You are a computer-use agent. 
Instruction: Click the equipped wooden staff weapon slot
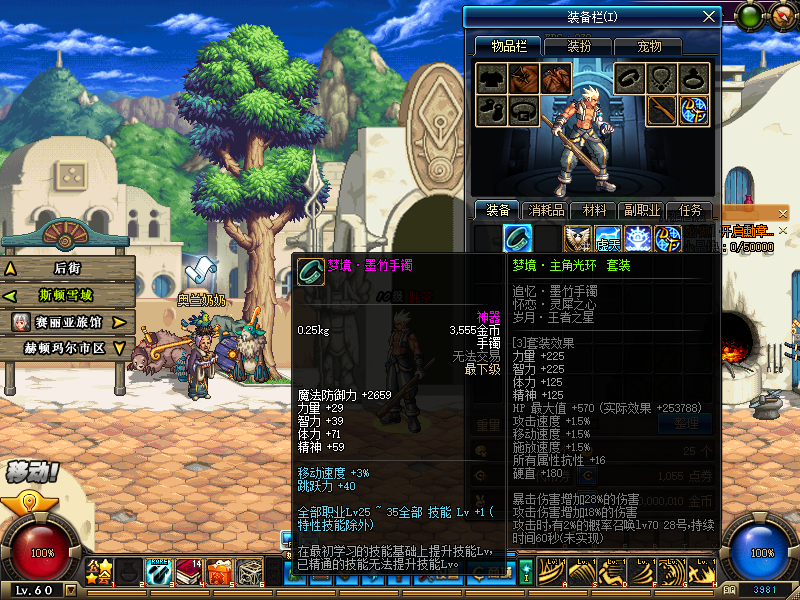click(660, 110)
